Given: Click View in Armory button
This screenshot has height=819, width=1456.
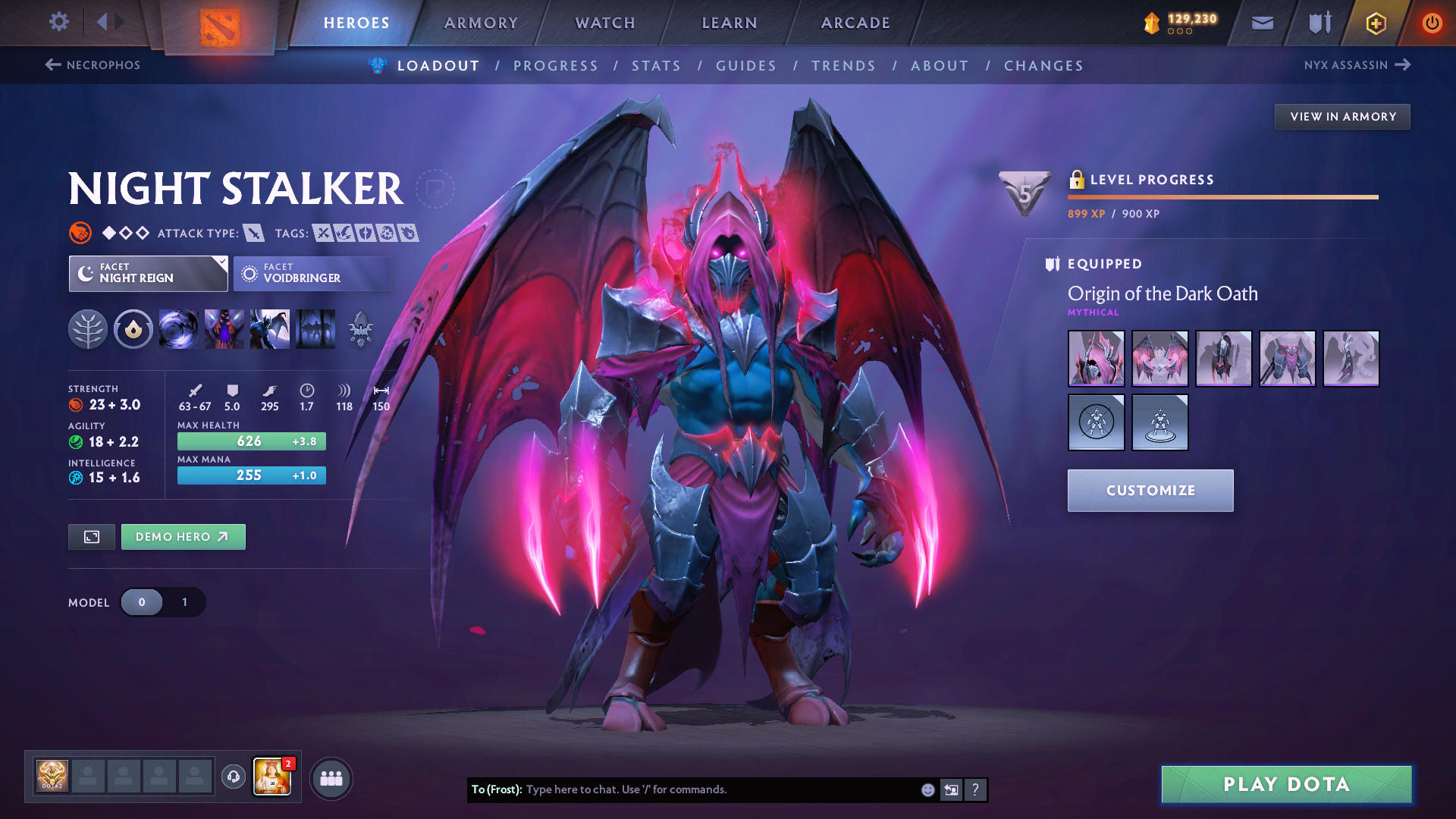Looking at the screenshot, I should point(1342,117).
